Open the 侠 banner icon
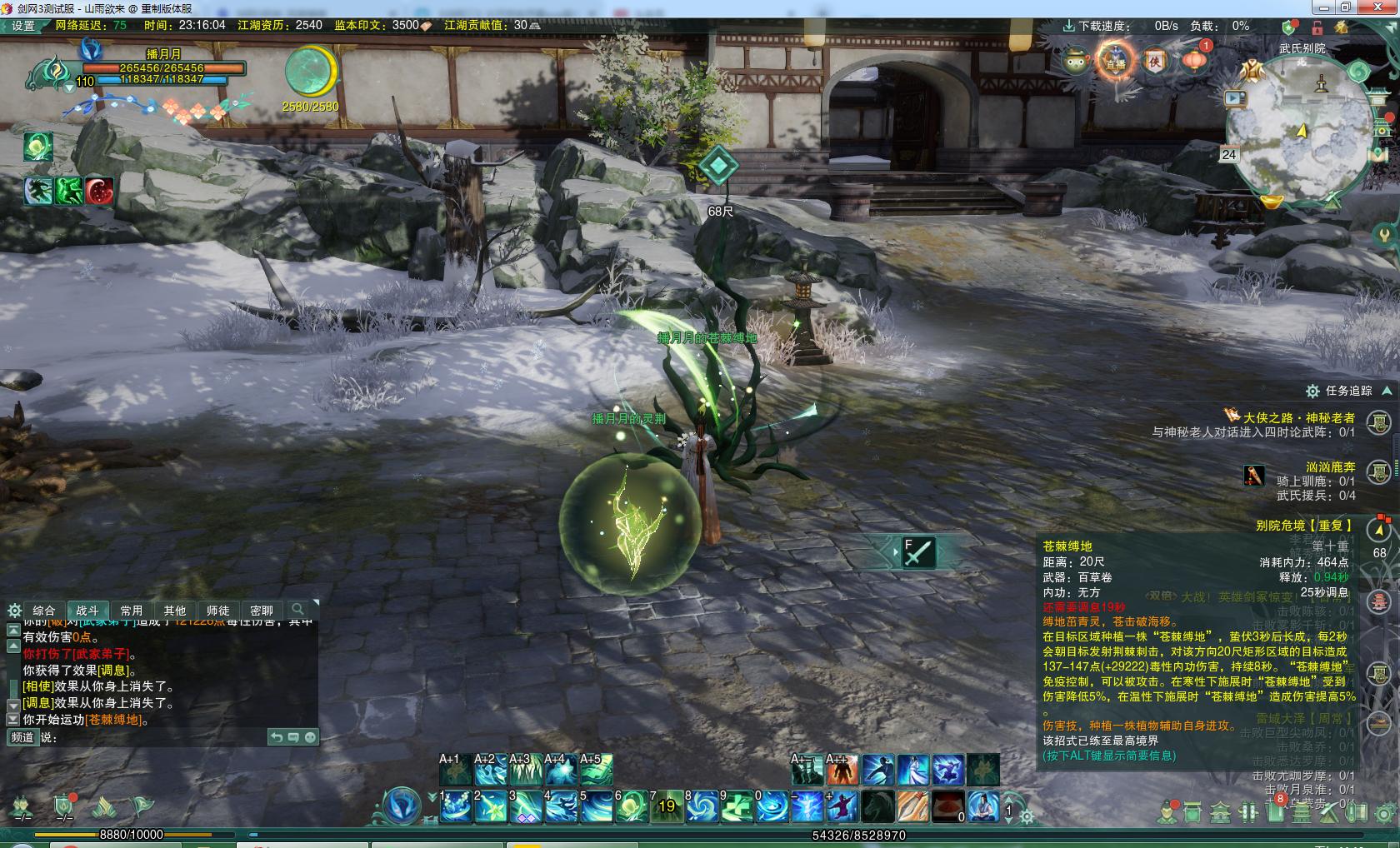1400x848 pixels. 1155,61
